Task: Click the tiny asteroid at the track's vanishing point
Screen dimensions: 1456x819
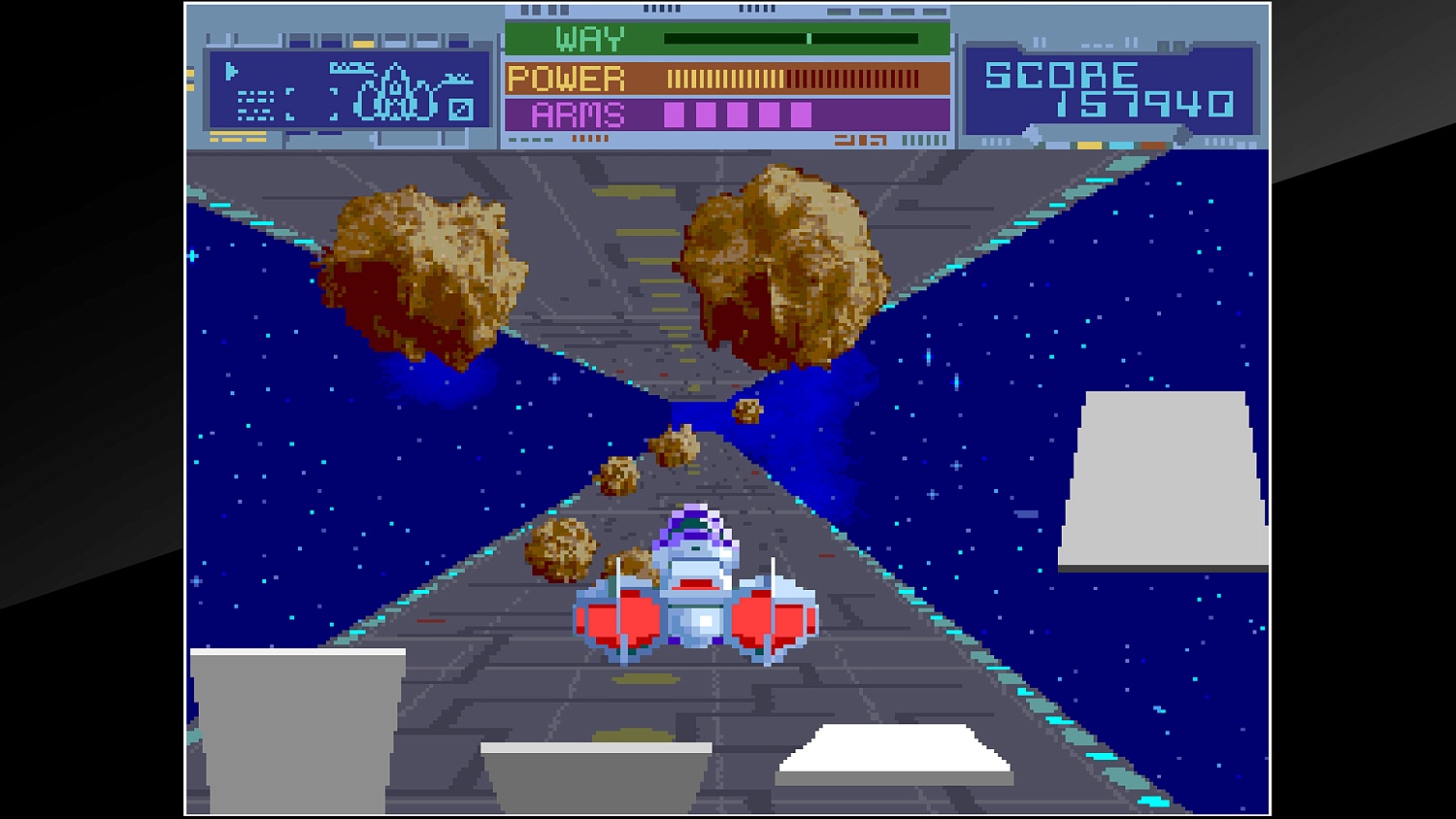Action: tap(745, 411)
